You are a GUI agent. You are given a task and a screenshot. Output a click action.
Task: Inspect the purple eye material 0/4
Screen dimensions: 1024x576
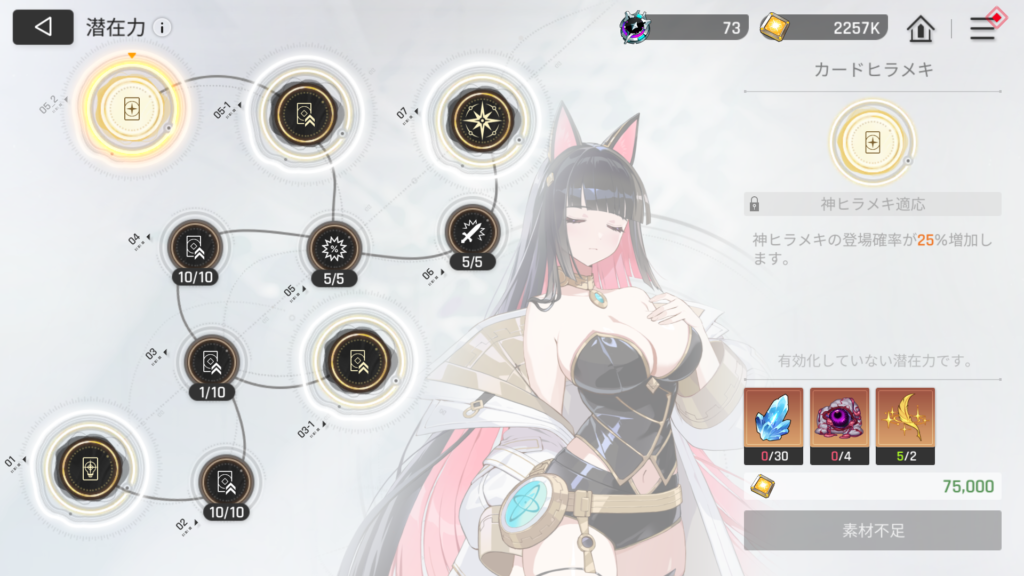pos(839,419)
